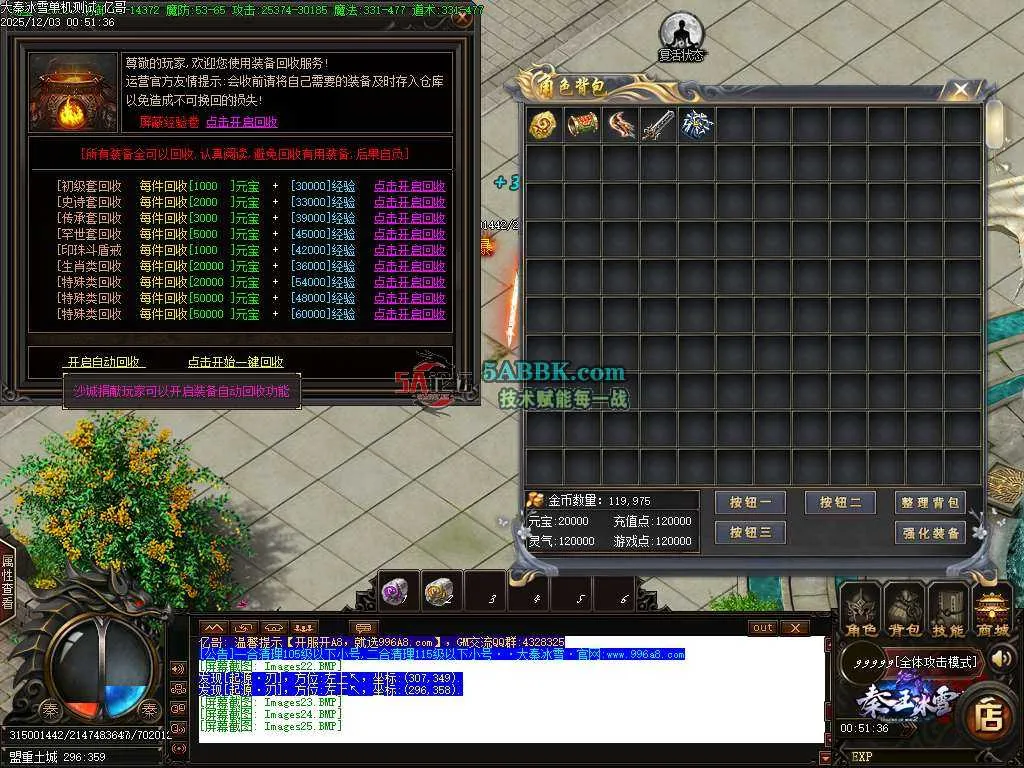This screenshot has width=1024, height=768.
Task: Enable recycling for the 印珠斗盾戒 row
Action: [x=409, y=250]
